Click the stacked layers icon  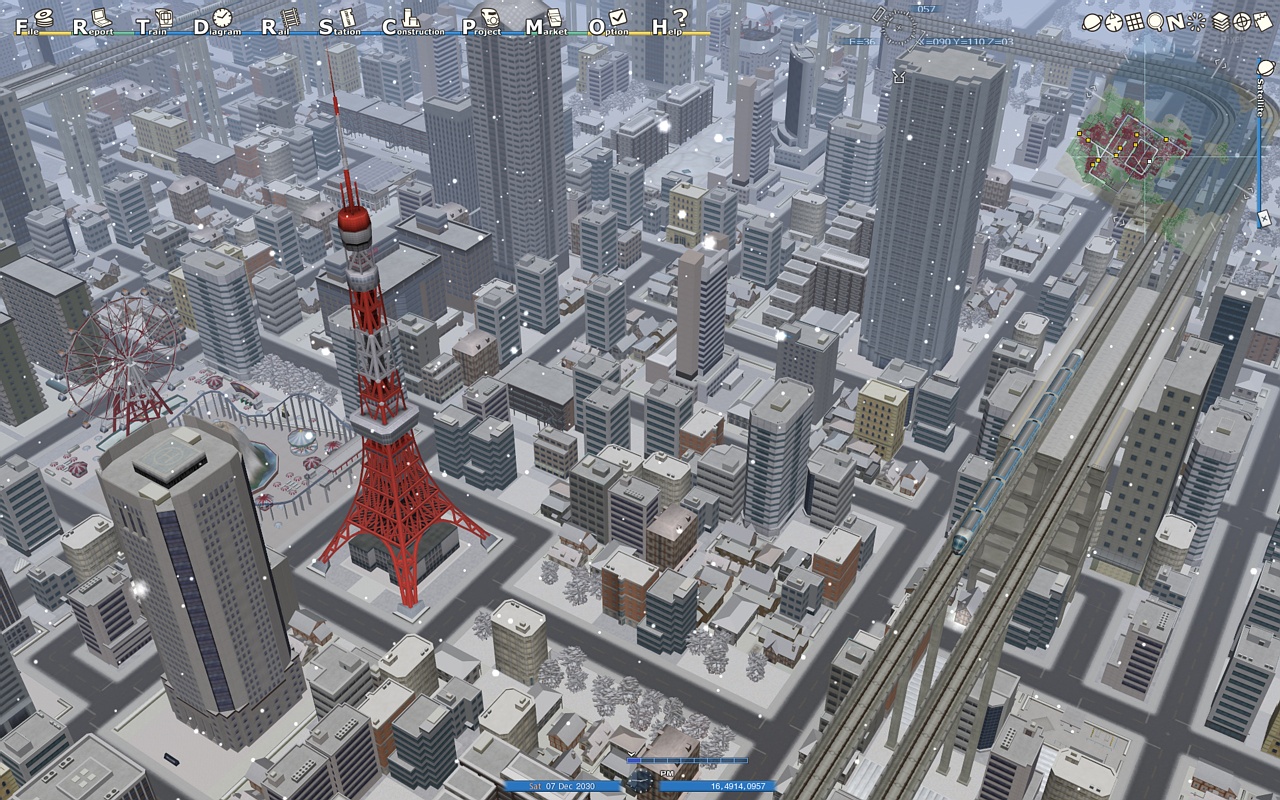1221,21
